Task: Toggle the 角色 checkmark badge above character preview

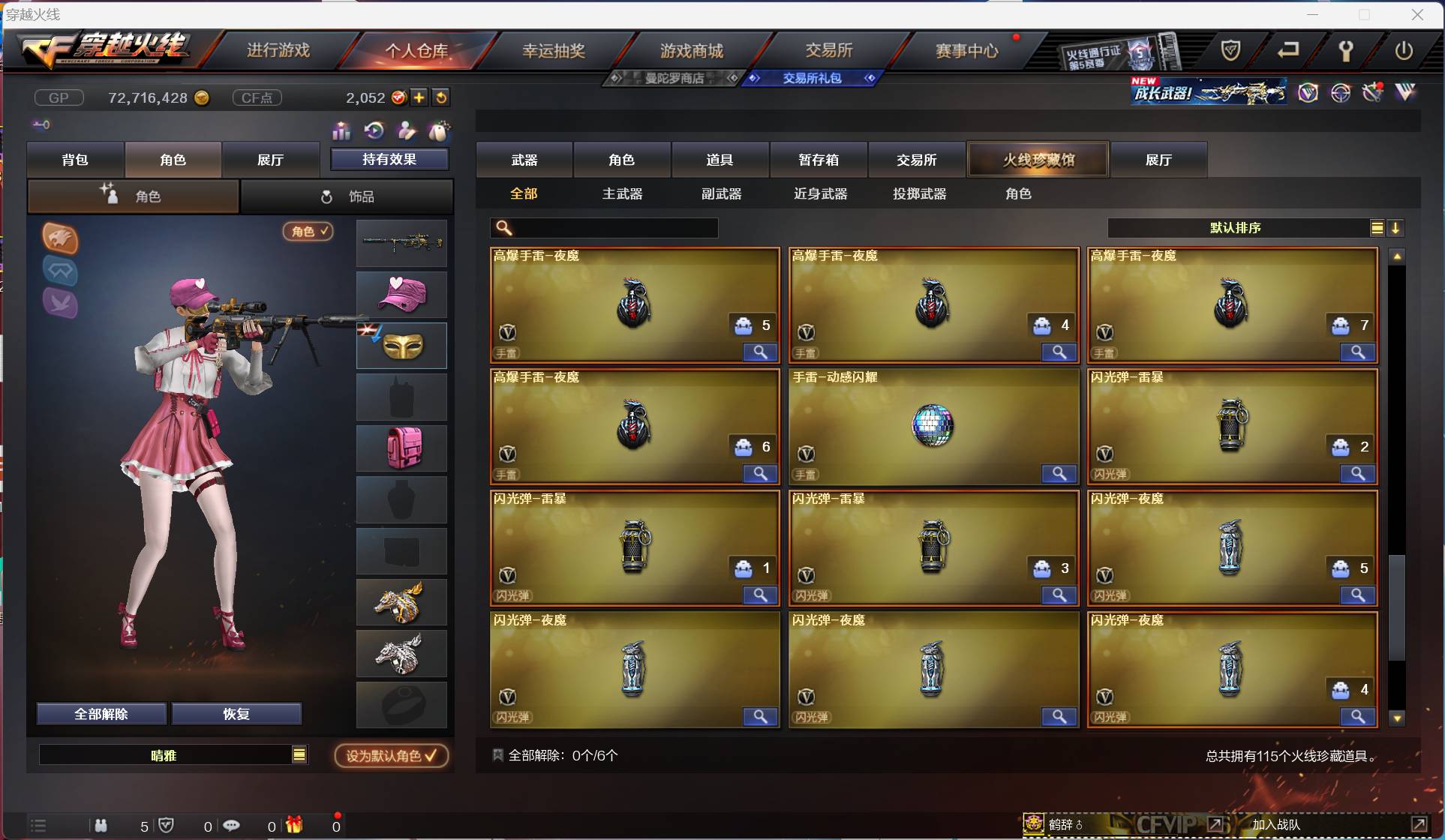Action: 308,232
